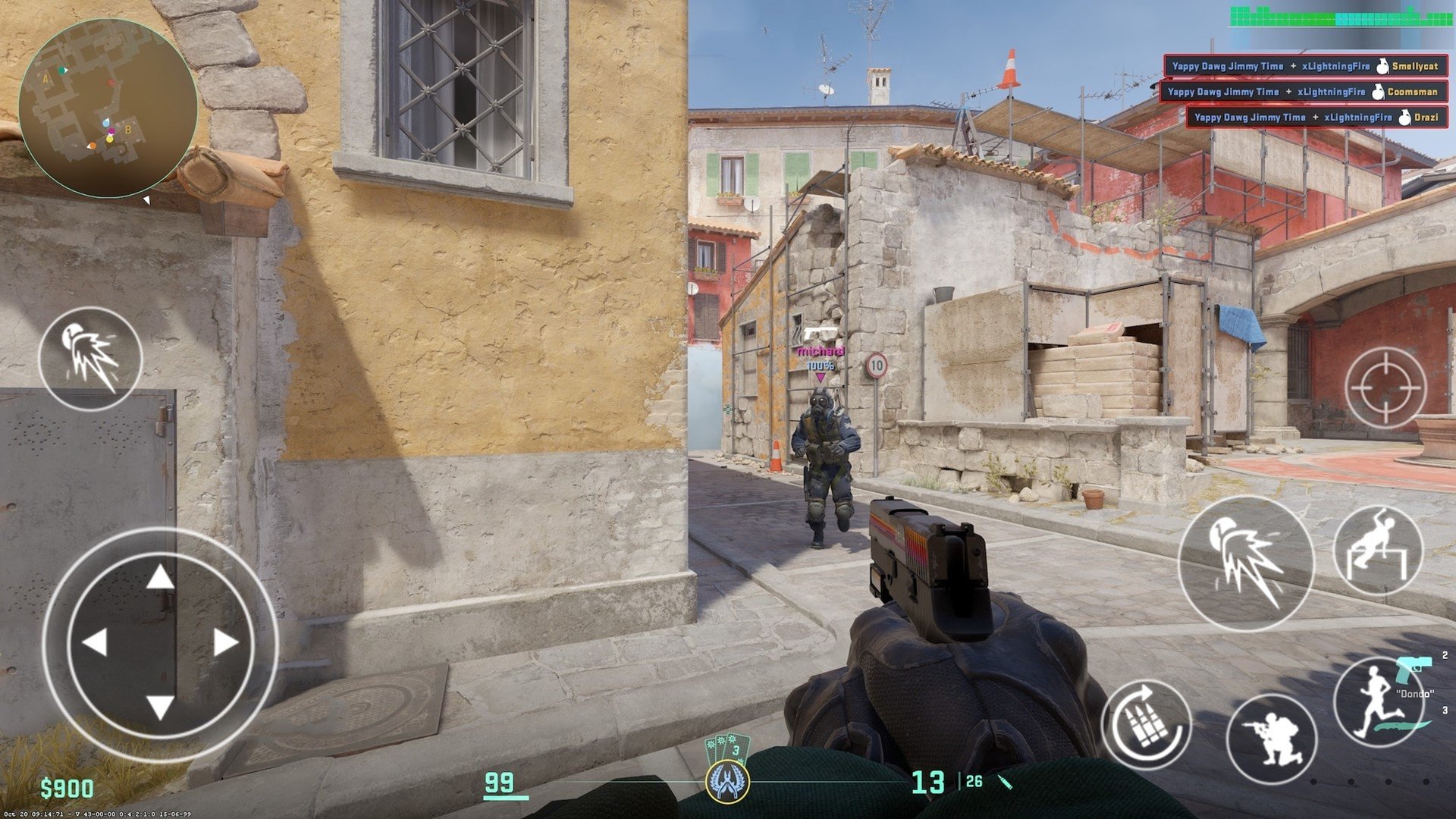Open the circular minimap
Image resolution: width=1456 pixels, height=819 pixels.
click(108, 108)
